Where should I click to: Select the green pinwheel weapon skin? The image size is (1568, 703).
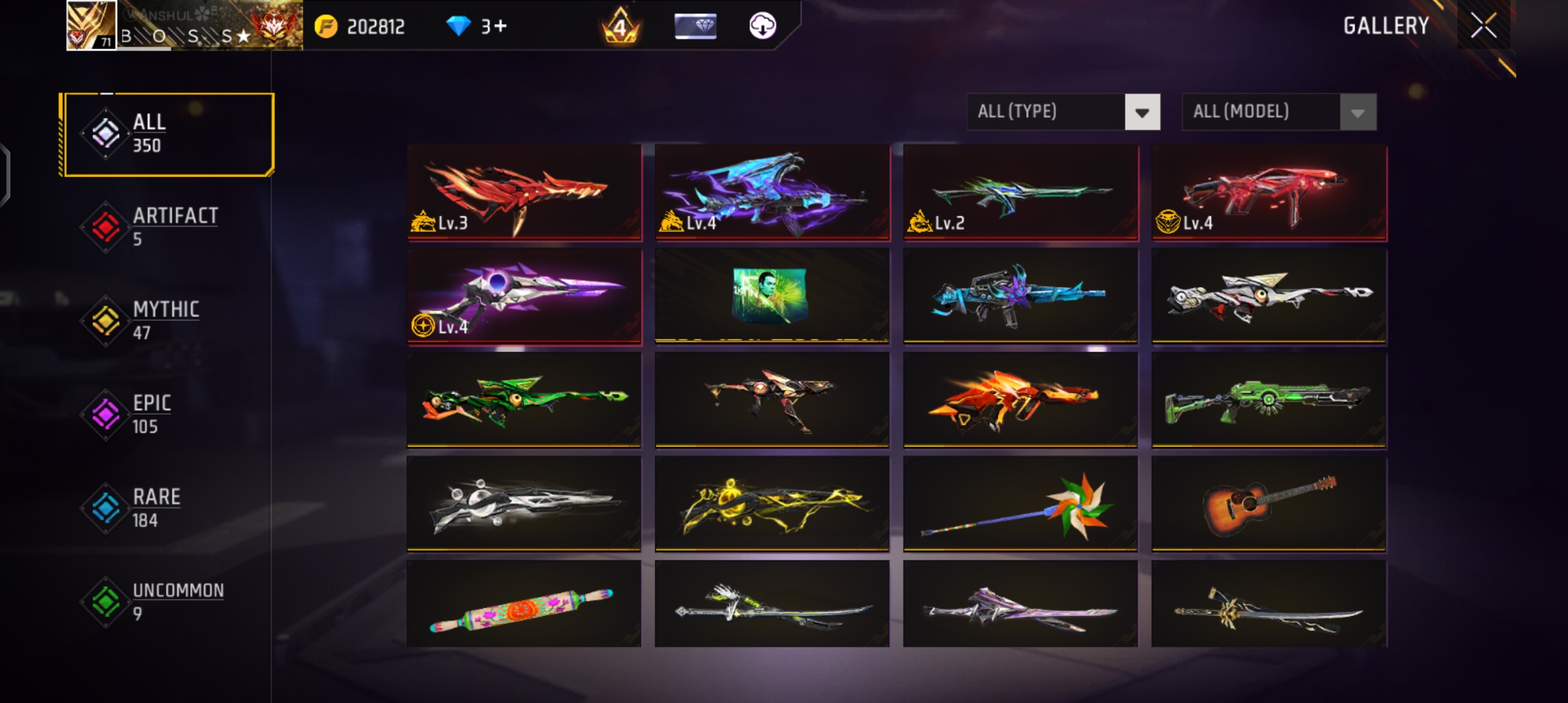1020,504
